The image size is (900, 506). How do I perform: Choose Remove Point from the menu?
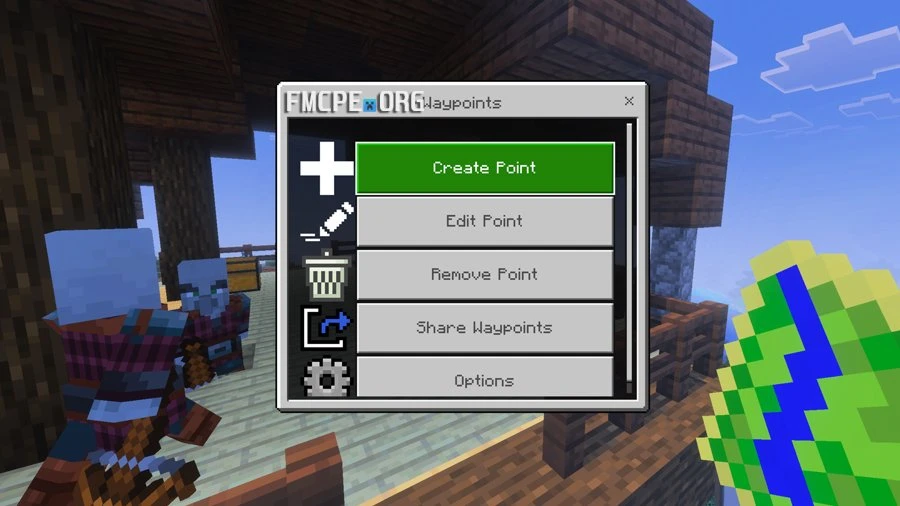tap(484, 274)
